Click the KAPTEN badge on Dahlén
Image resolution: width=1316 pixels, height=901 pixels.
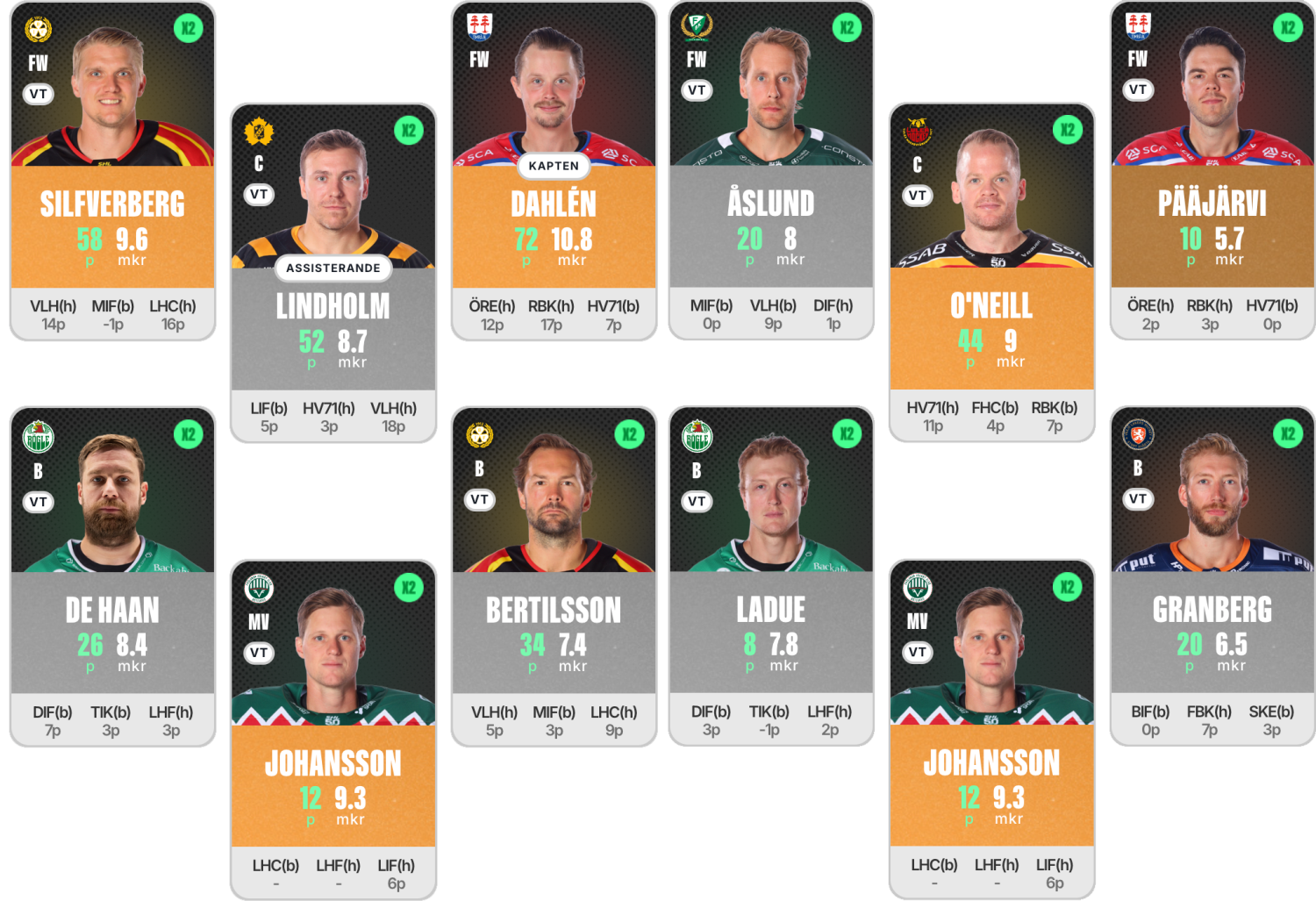coord(554,166)
